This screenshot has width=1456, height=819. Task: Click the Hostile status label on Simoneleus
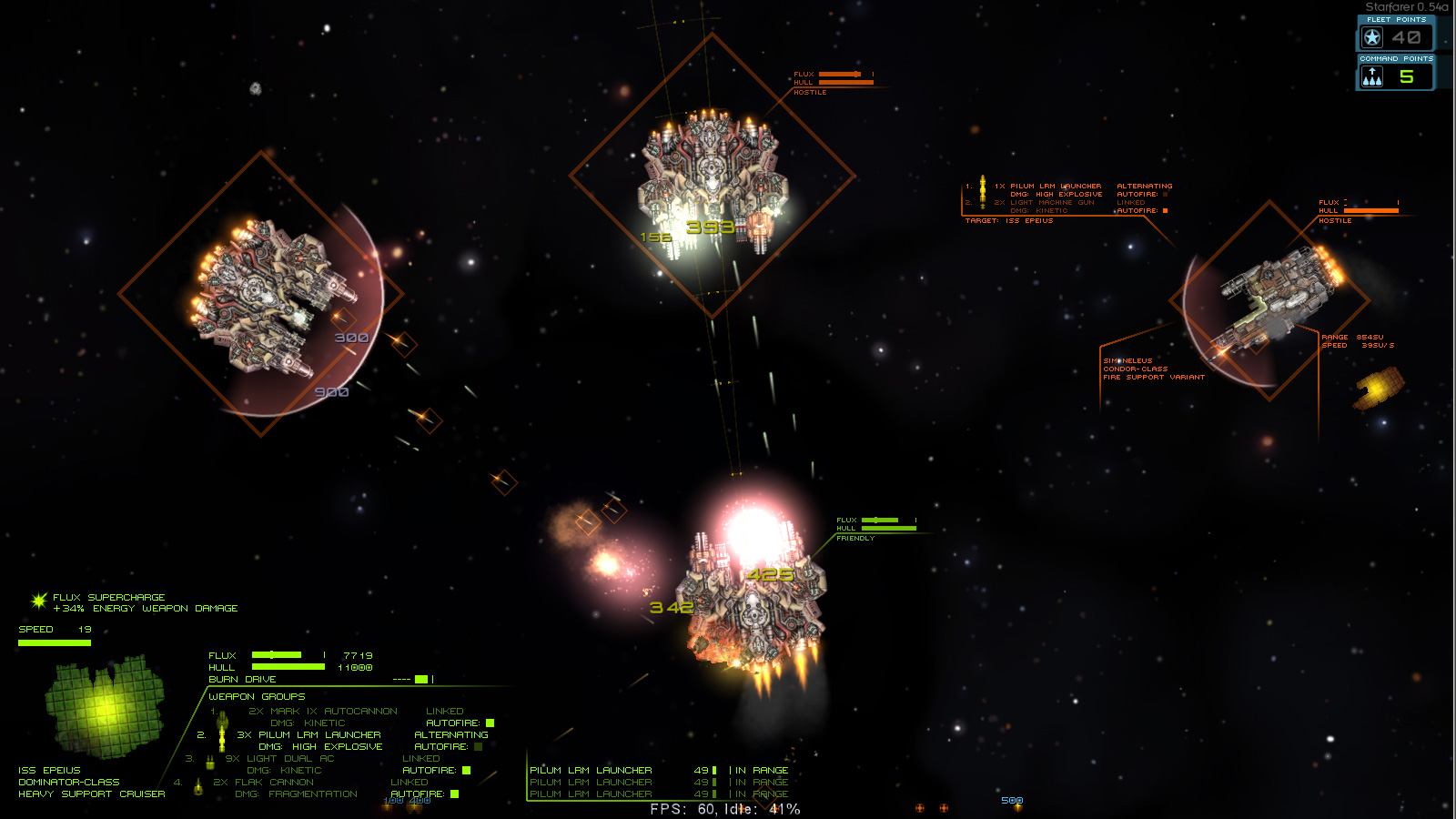[1333, 220]
